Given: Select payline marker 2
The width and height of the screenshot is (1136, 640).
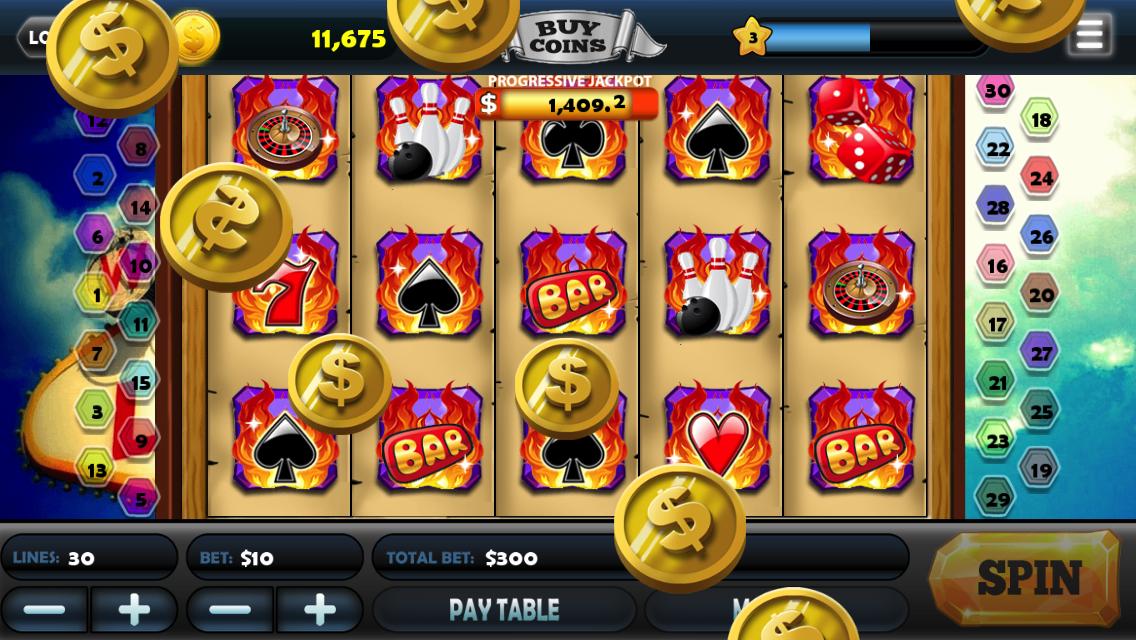Looking at the screenshot, I should click(97, 179).
